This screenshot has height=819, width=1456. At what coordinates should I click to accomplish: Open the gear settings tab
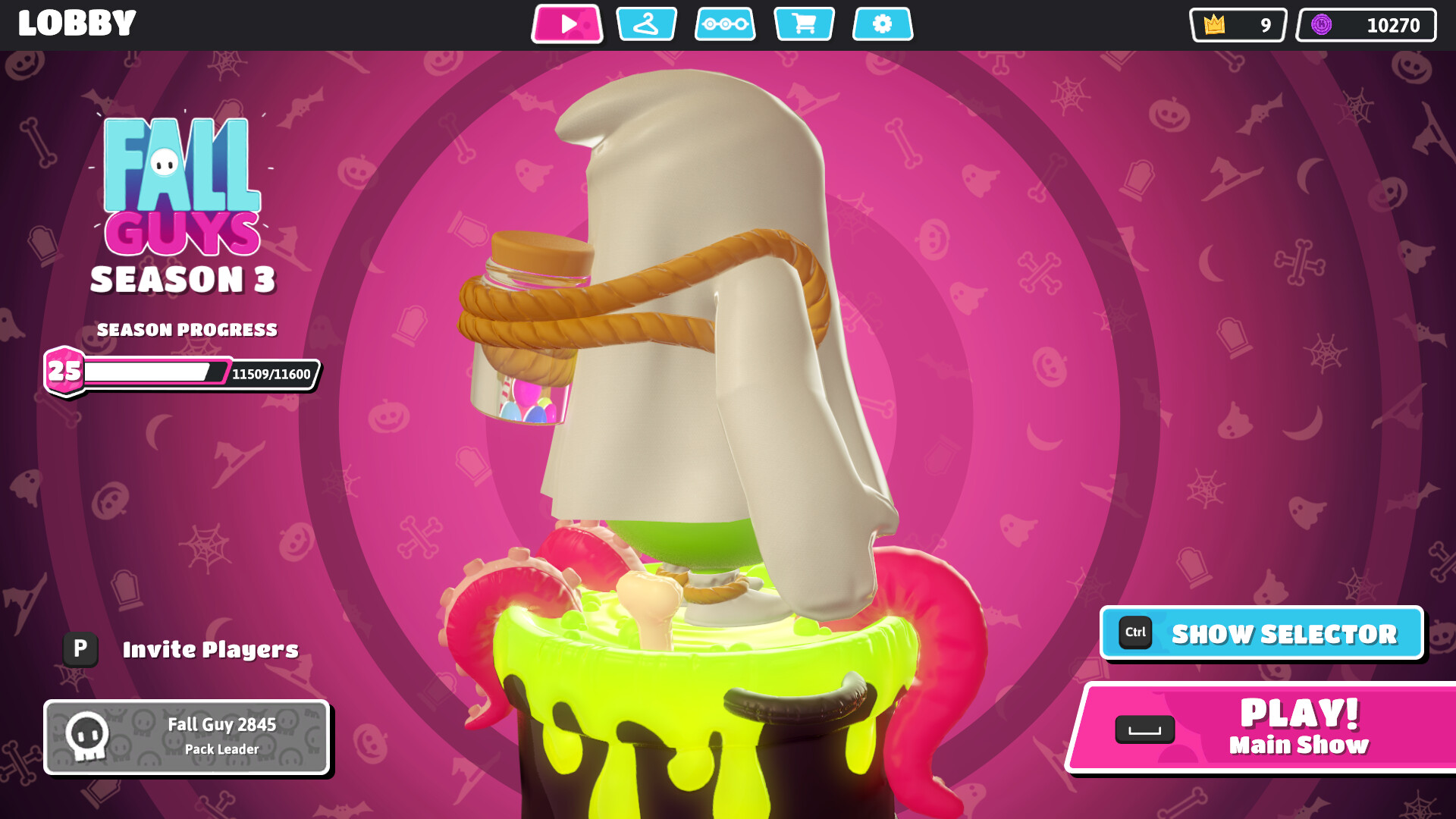point(883,24)
